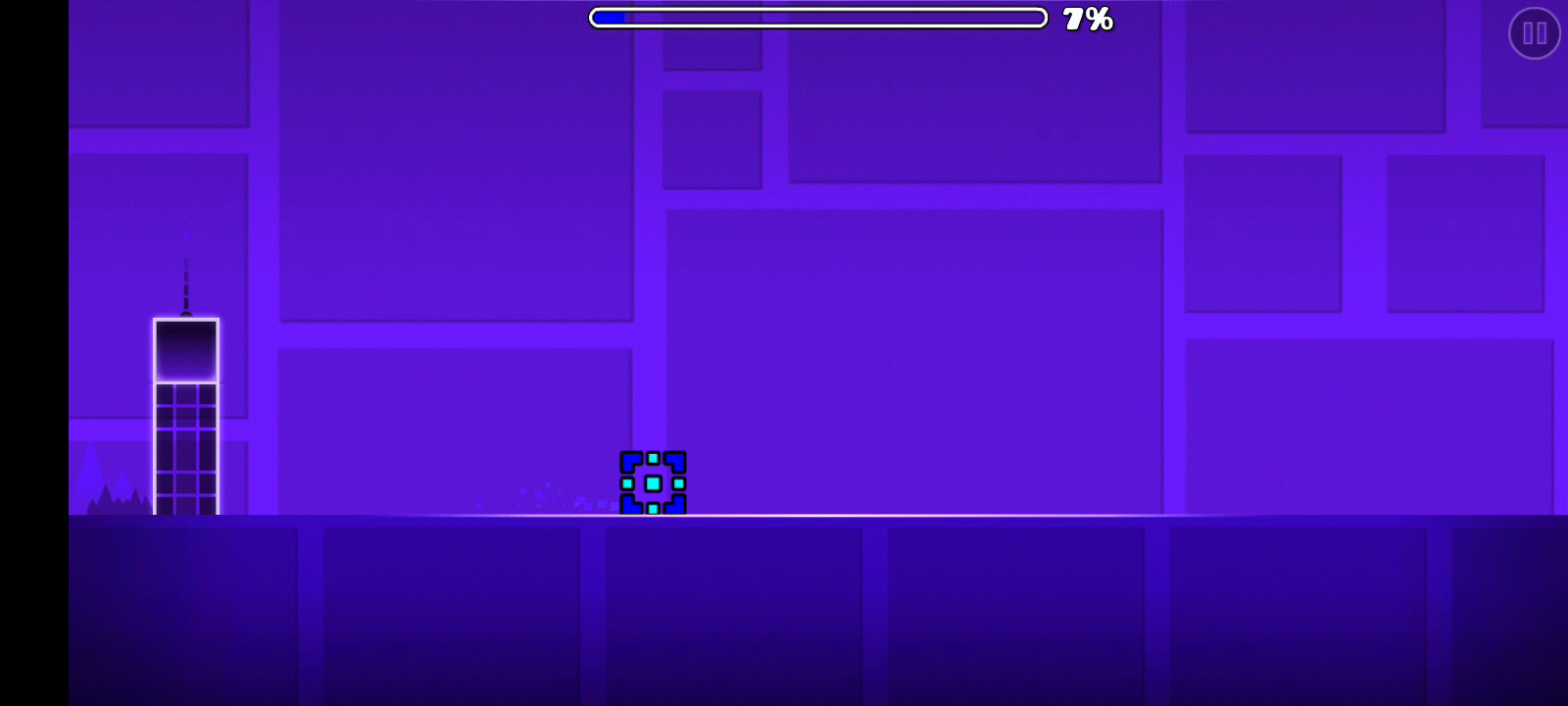The height and width of the screenshot is (706, 1568).
Task: Click the white glowing top block of the tower
Action: pyautogui.click(x=185, y=348)
